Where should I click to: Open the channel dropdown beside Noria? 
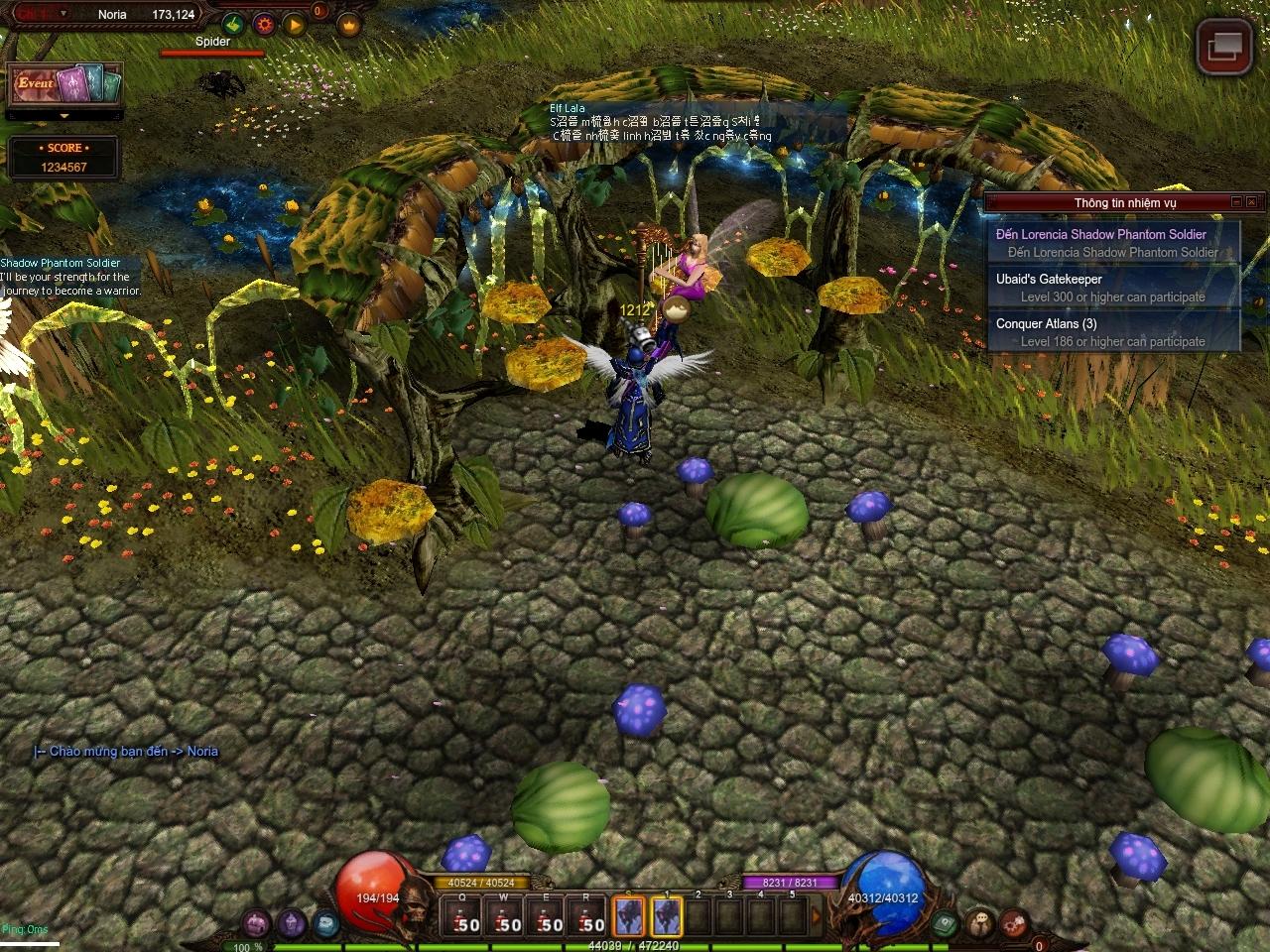coord(63,14)
